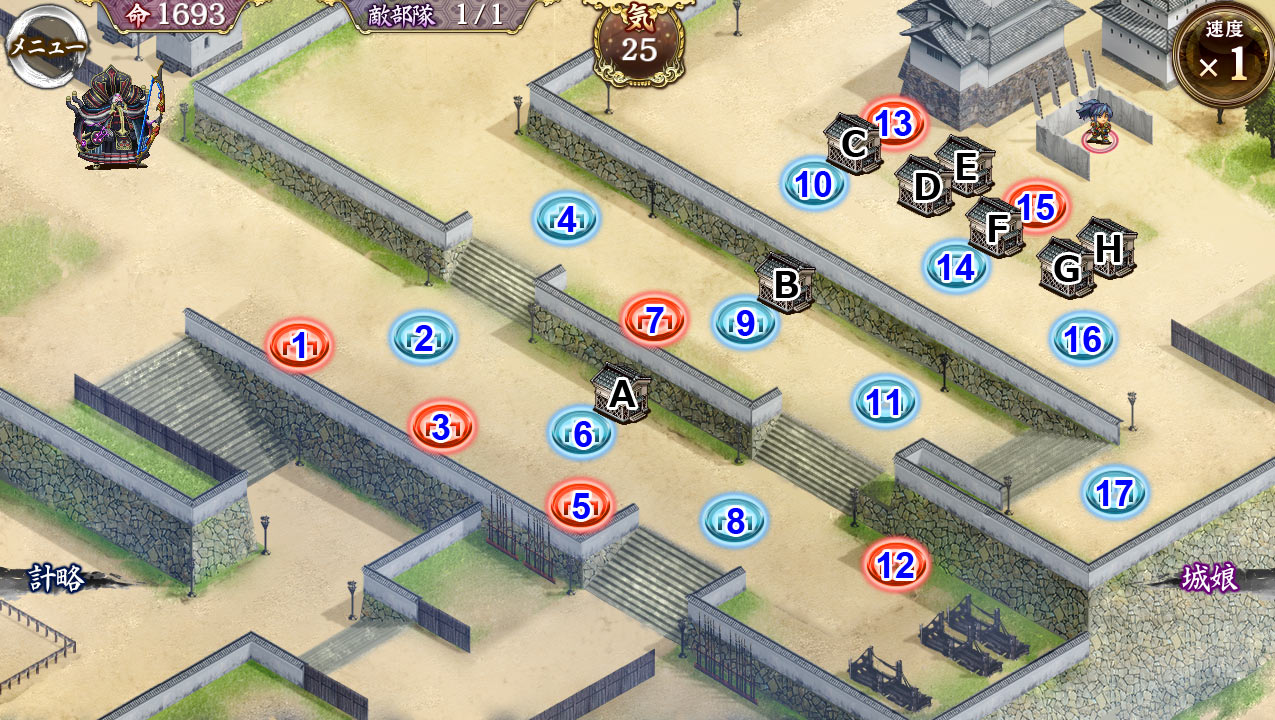The image size is (1275, 720).
Task: Select blue deployment slot 2
Action: point(423,339)
